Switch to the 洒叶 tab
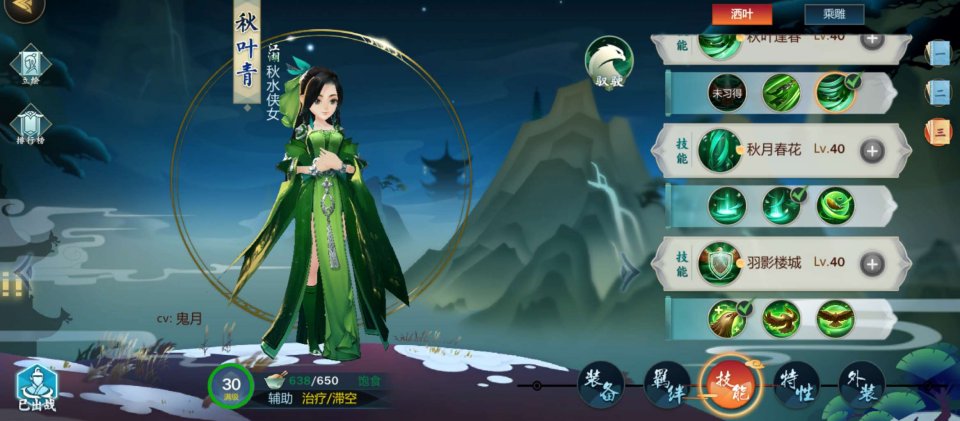960x421 pixels. (741, 14)
